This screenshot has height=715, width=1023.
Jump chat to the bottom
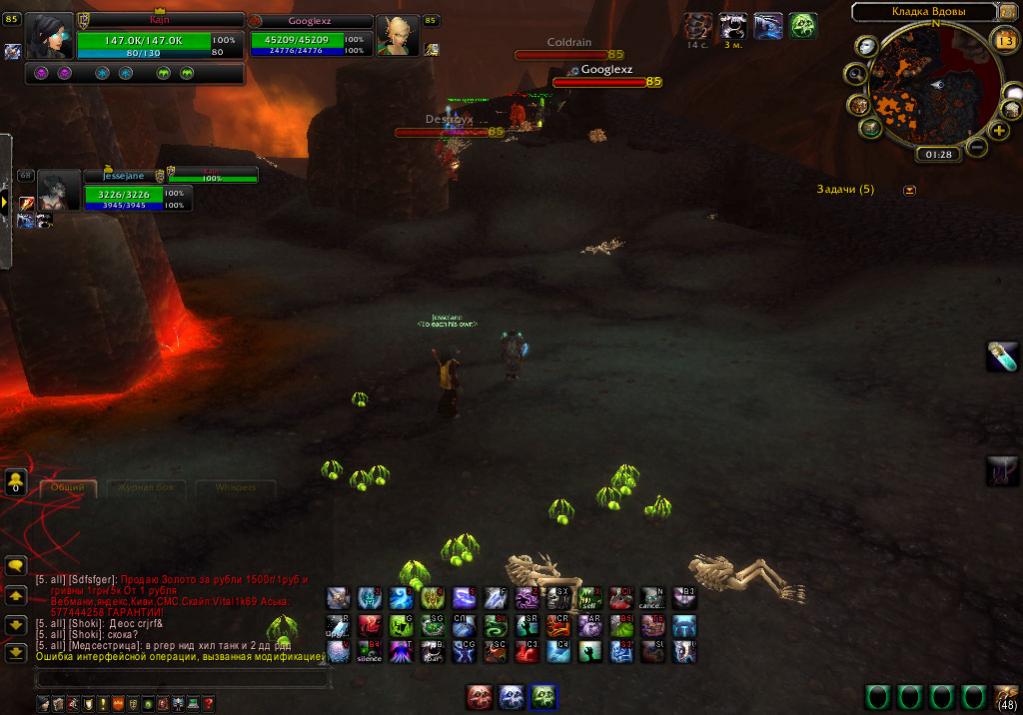(x=16, y=653)
